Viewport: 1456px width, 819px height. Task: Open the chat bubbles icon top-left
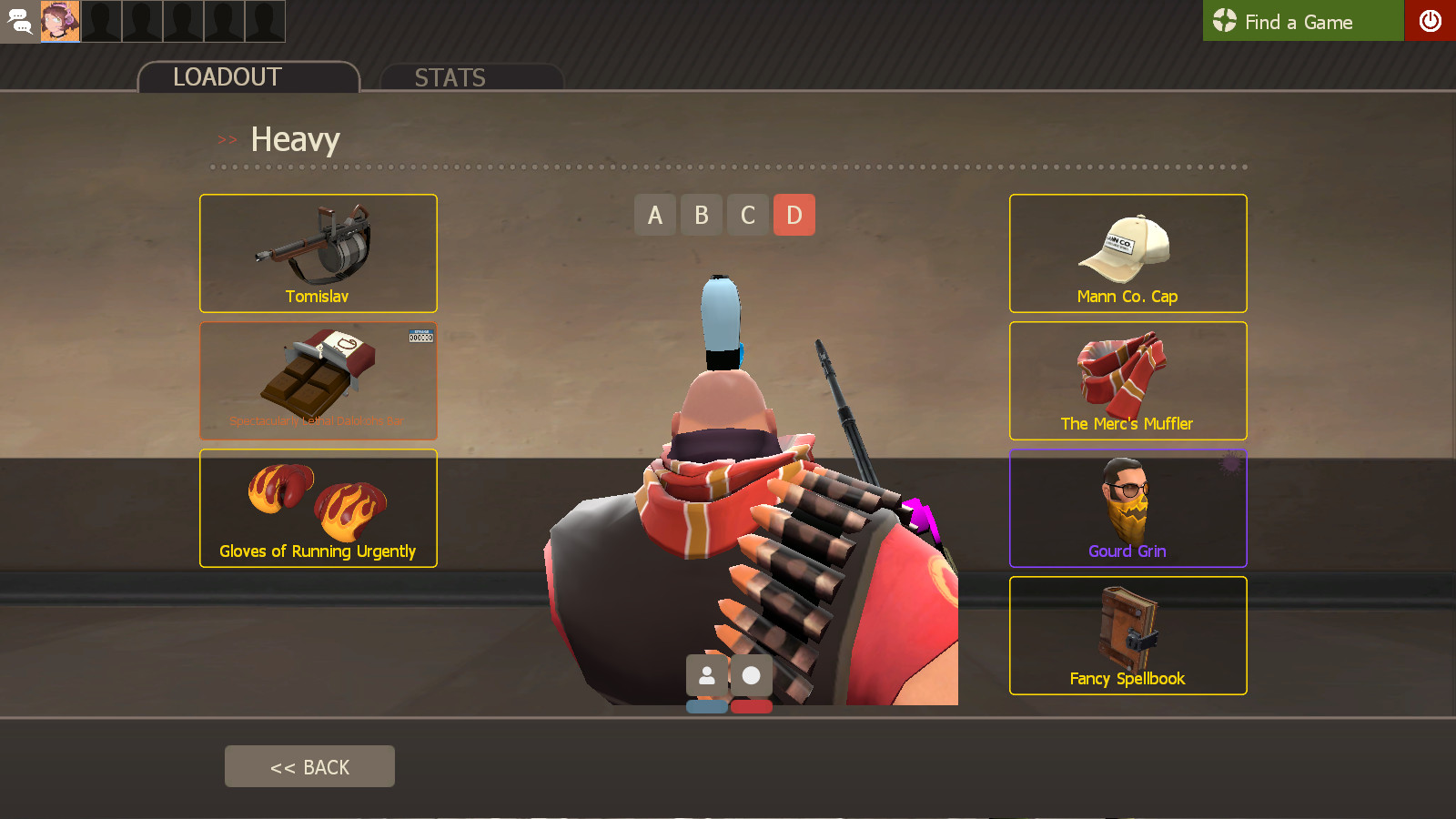pos(19,21)
